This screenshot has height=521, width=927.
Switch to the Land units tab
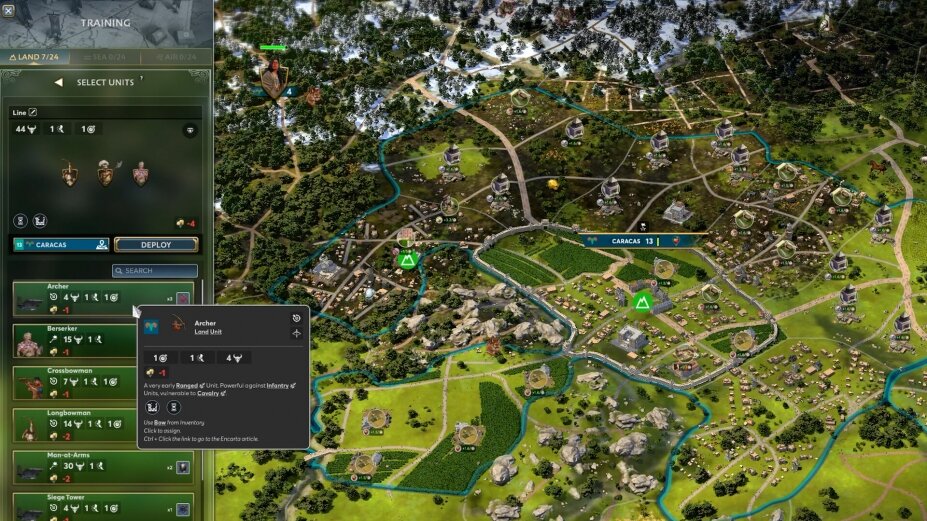(35, 58)
